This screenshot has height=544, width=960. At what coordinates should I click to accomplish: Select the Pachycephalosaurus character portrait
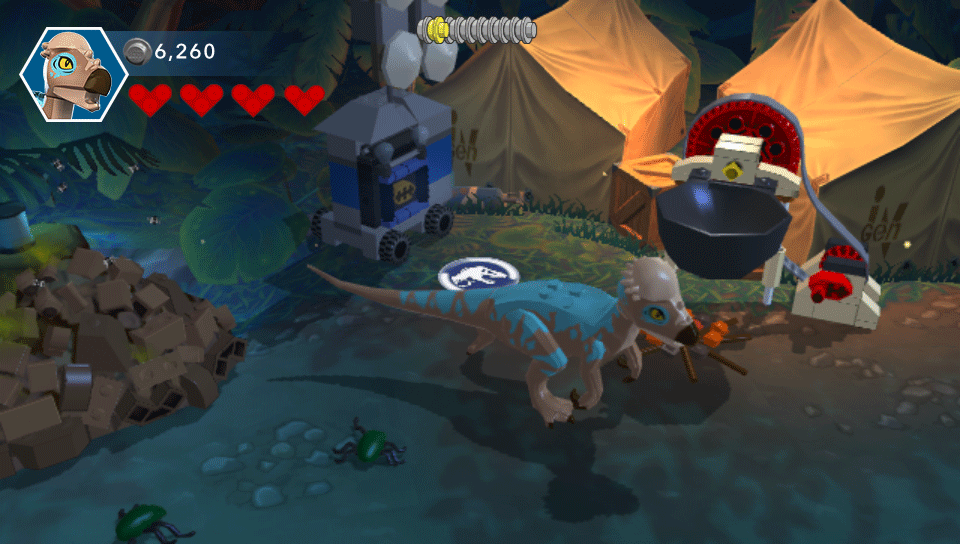point(74,72)
